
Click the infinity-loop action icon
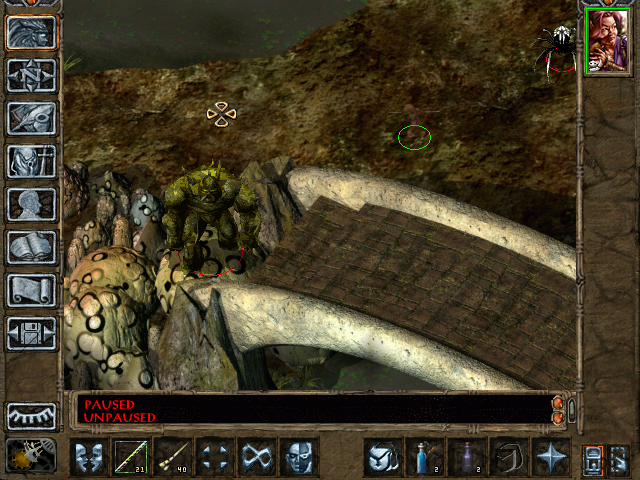257,457
